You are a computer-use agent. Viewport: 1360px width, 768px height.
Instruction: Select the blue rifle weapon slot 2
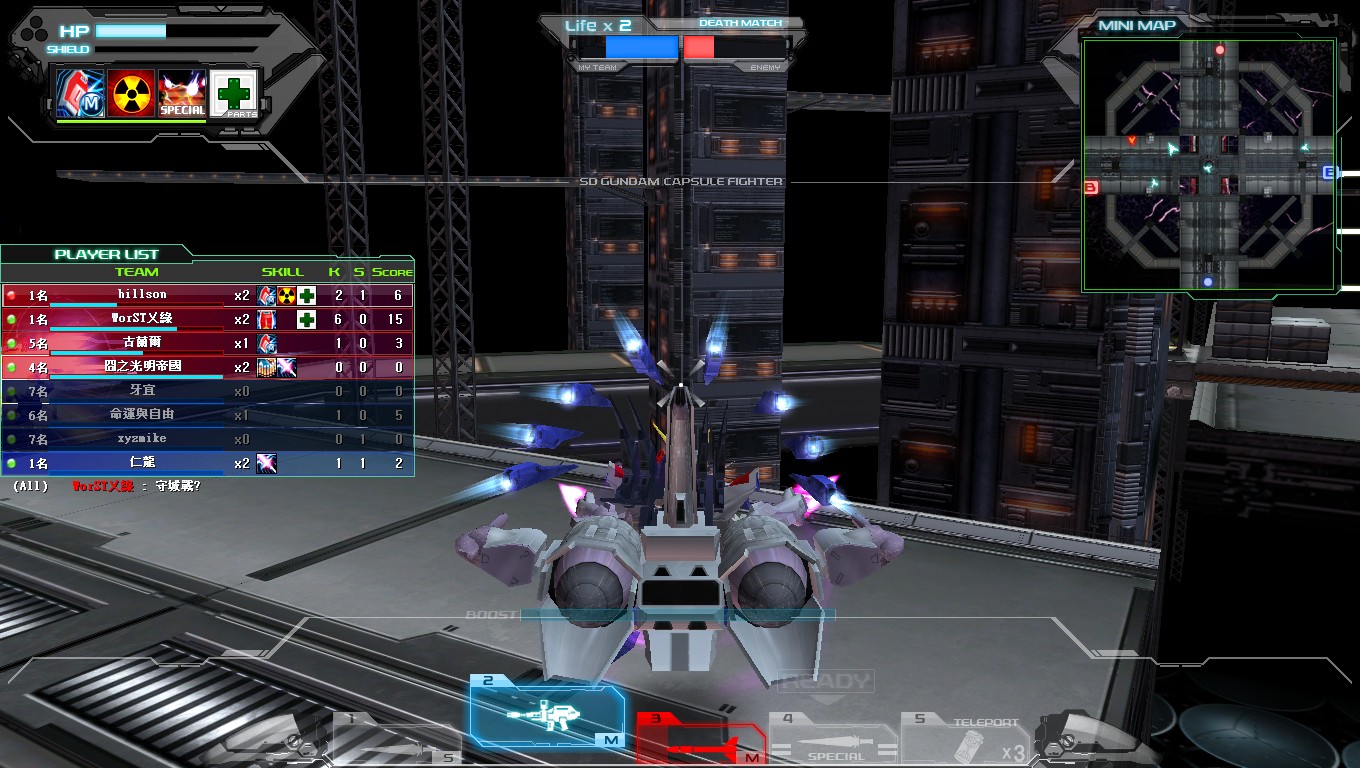[547, 713]
